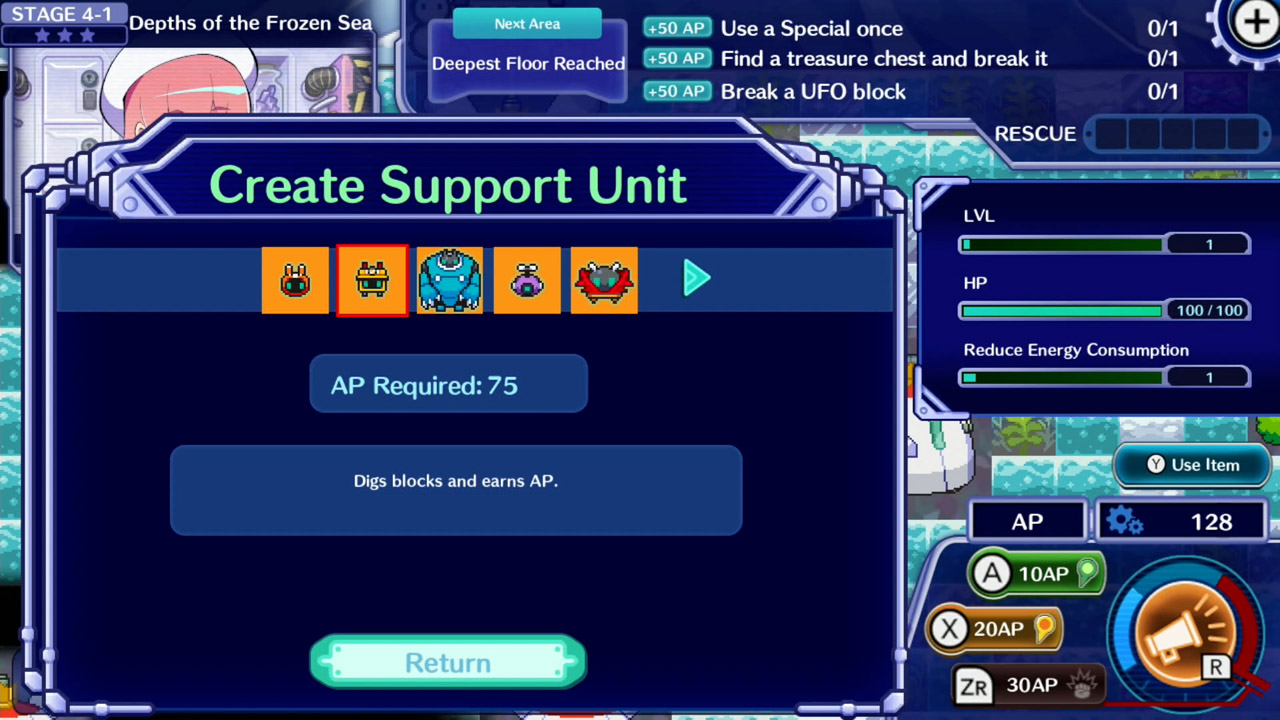The image size is (1280, 720).
Task: Choose the blue robot support unit
Action: pyautogui.click(x=448, y=280)
